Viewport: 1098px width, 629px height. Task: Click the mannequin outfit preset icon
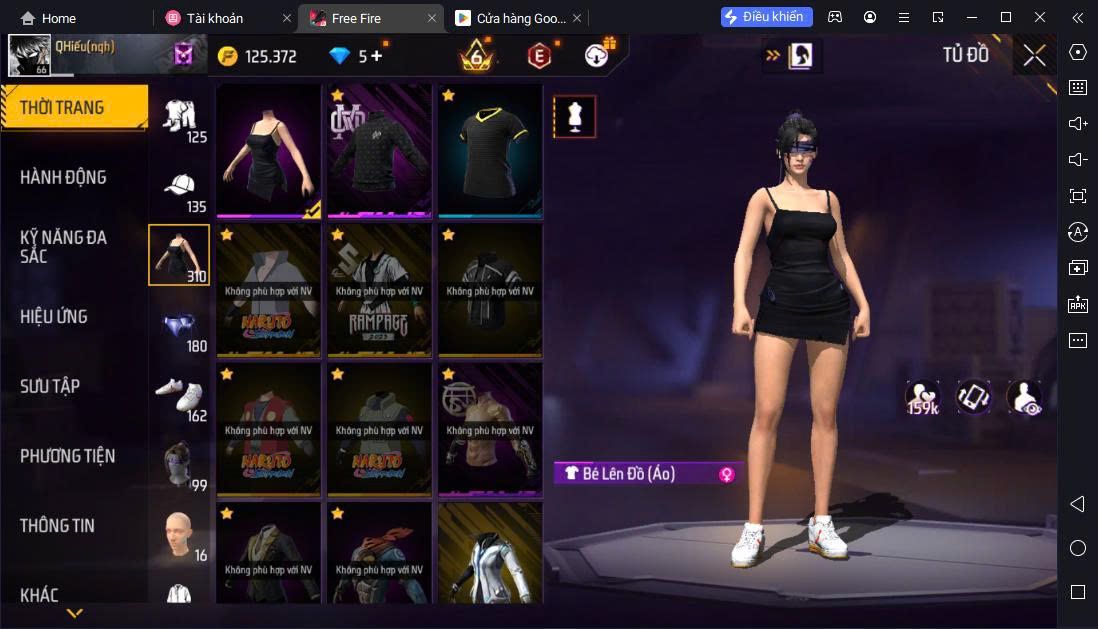[575, 117]
